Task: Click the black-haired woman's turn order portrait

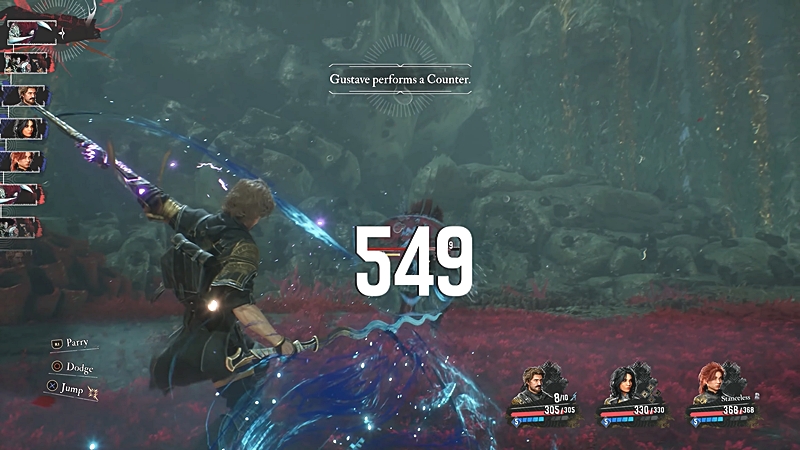Action: pos(22,128)
